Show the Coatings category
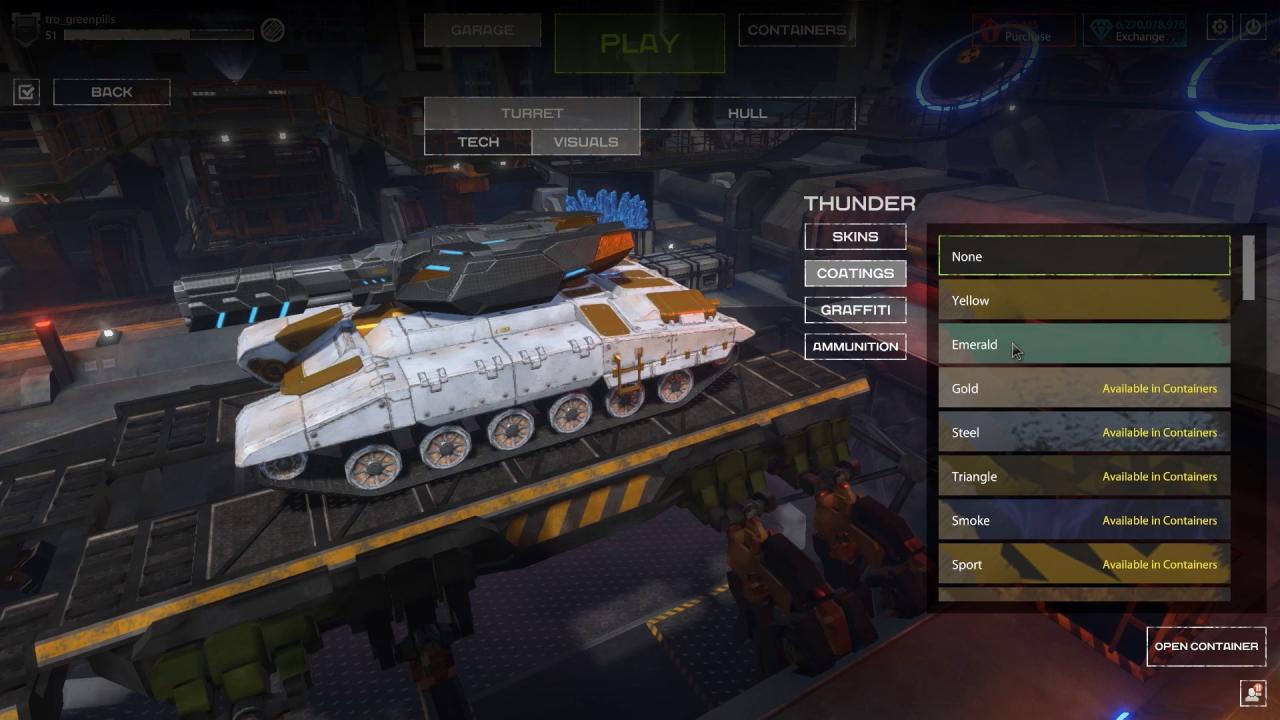 tap(855, 273)
